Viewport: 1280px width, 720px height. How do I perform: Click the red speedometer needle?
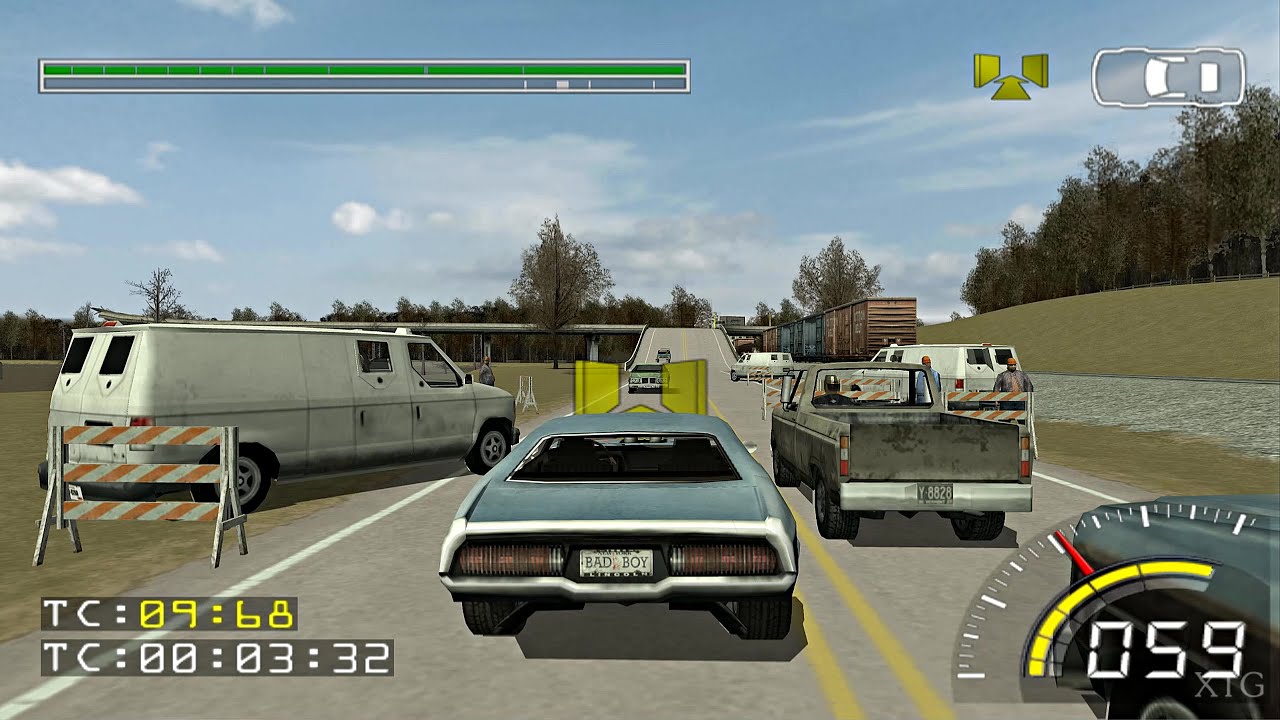(x=1075, y=551)
